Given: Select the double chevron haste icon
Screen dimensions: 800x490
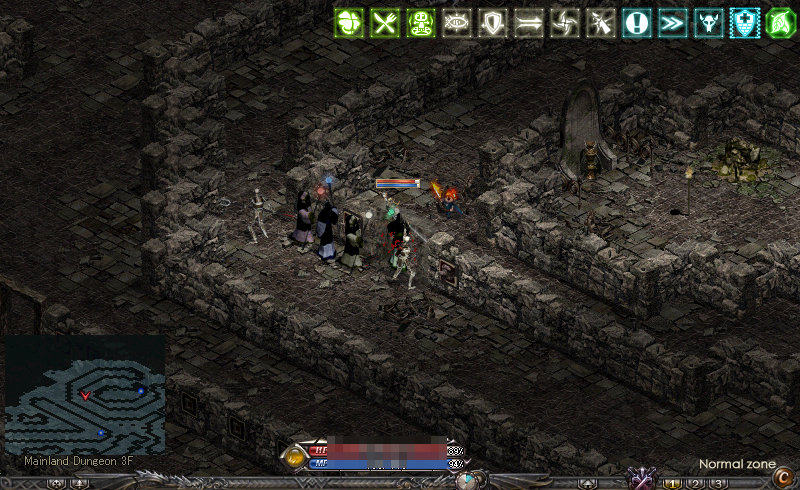Looking at the screenshot, I should click(673, 23).
